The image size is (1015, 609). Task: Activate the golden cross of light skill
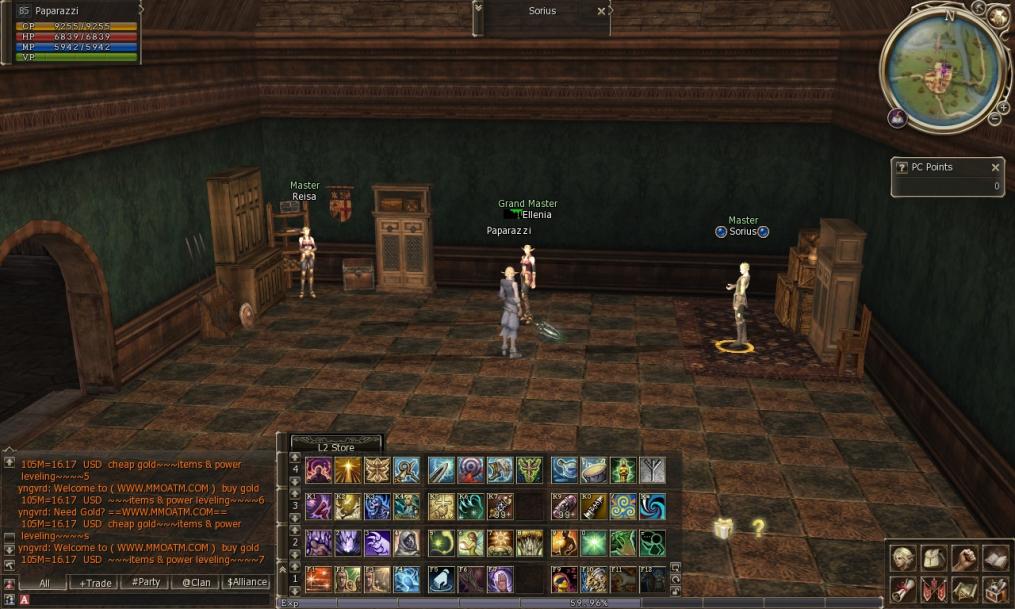click(348, 469)
